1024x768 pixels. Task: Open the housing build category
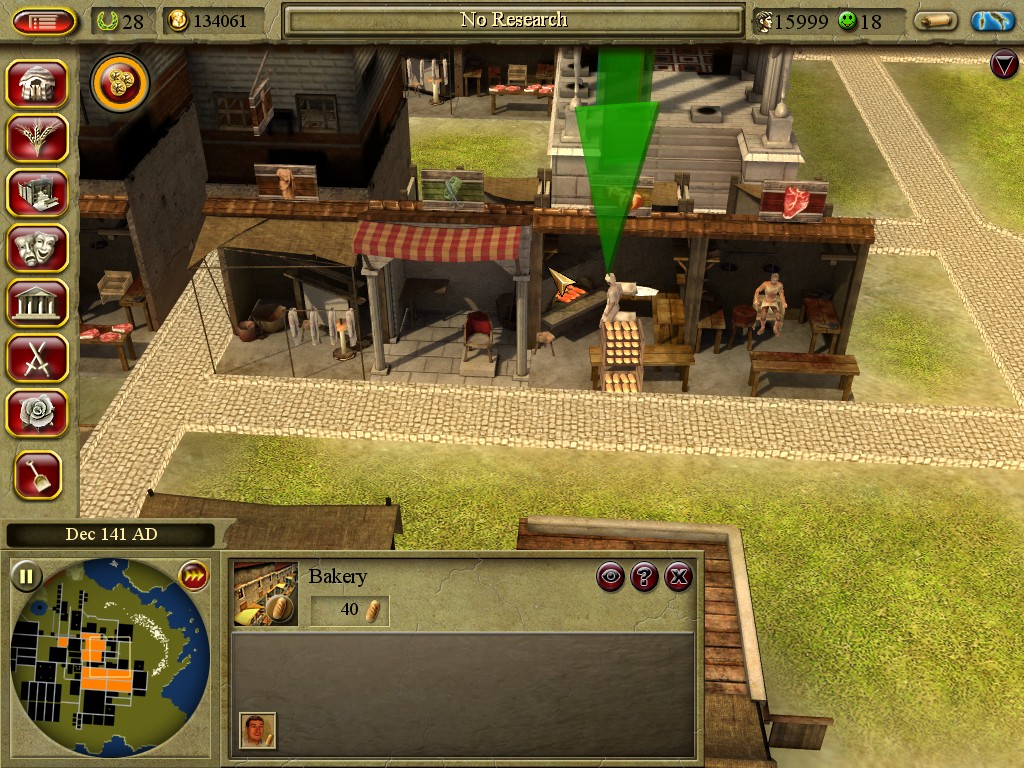[37, 83]
